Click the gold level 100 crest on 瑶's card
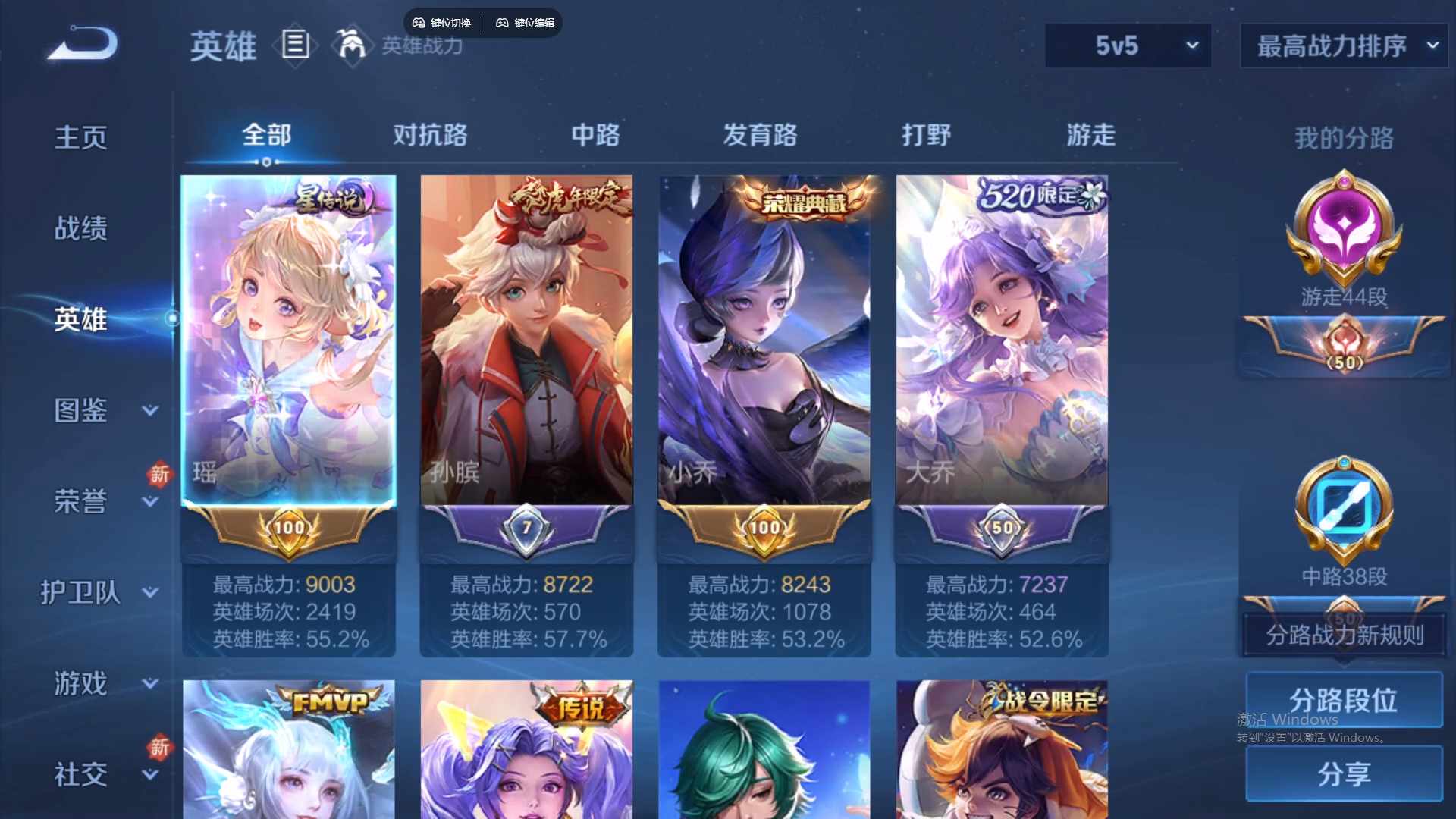Viewport: 1456px width, 819px height. [288, 527]
